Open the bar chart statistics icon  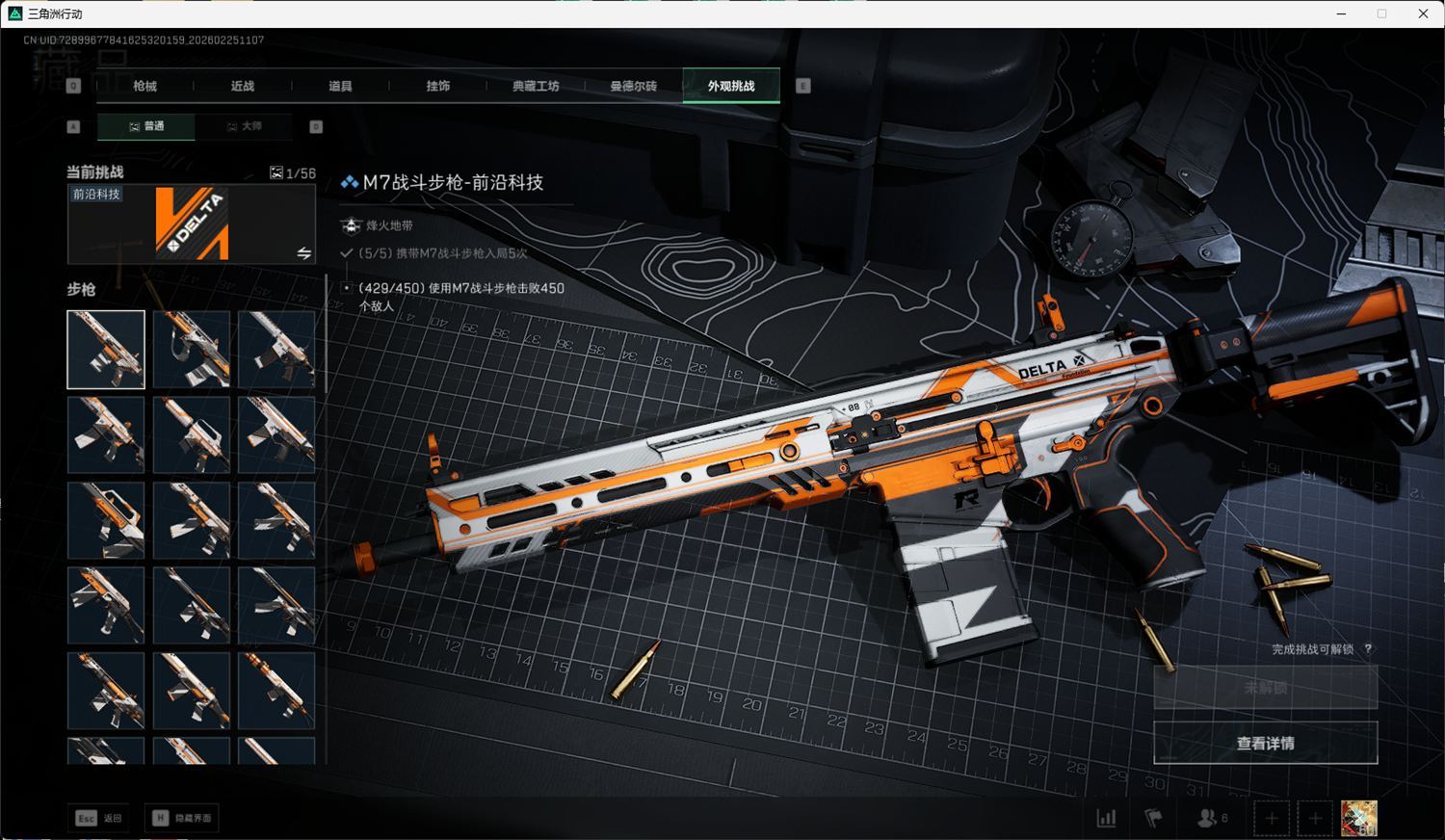[1106, 818]
